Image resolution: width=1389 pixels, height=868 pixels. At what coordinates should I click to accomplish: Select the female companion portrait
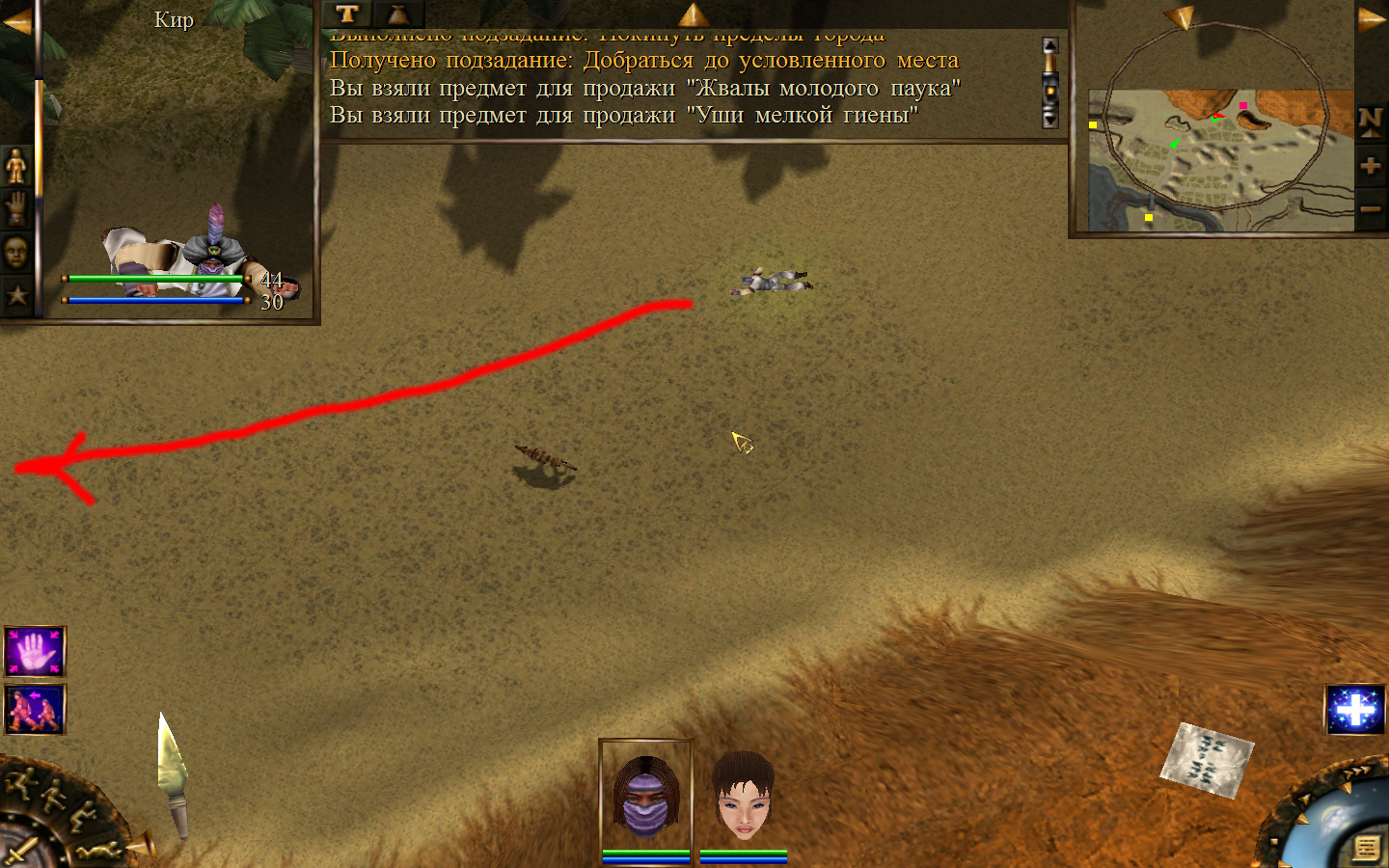point(744,797)
